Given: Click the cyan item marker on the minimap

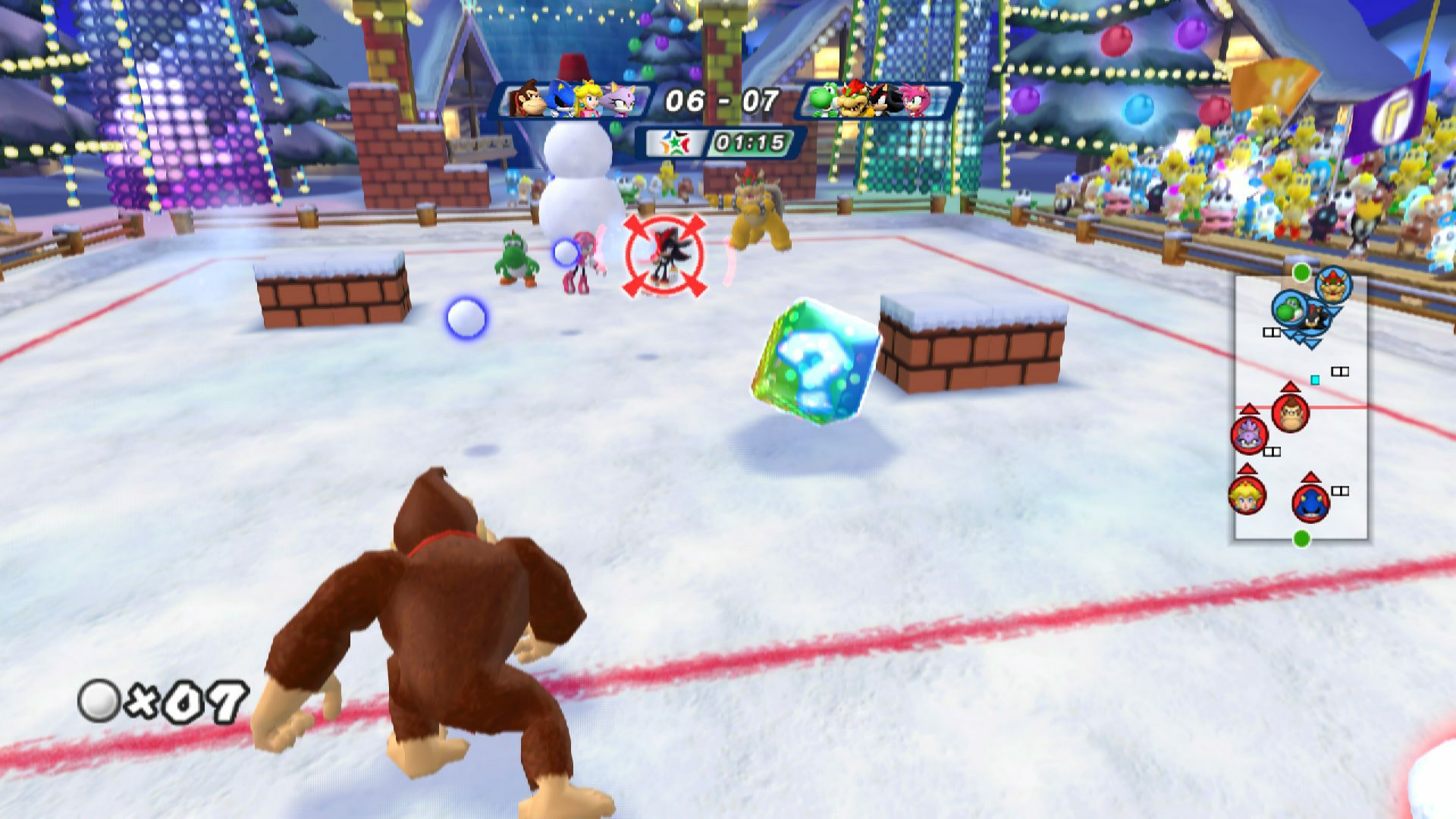Looking at the screenshot, I should (x=1315, y=380).
